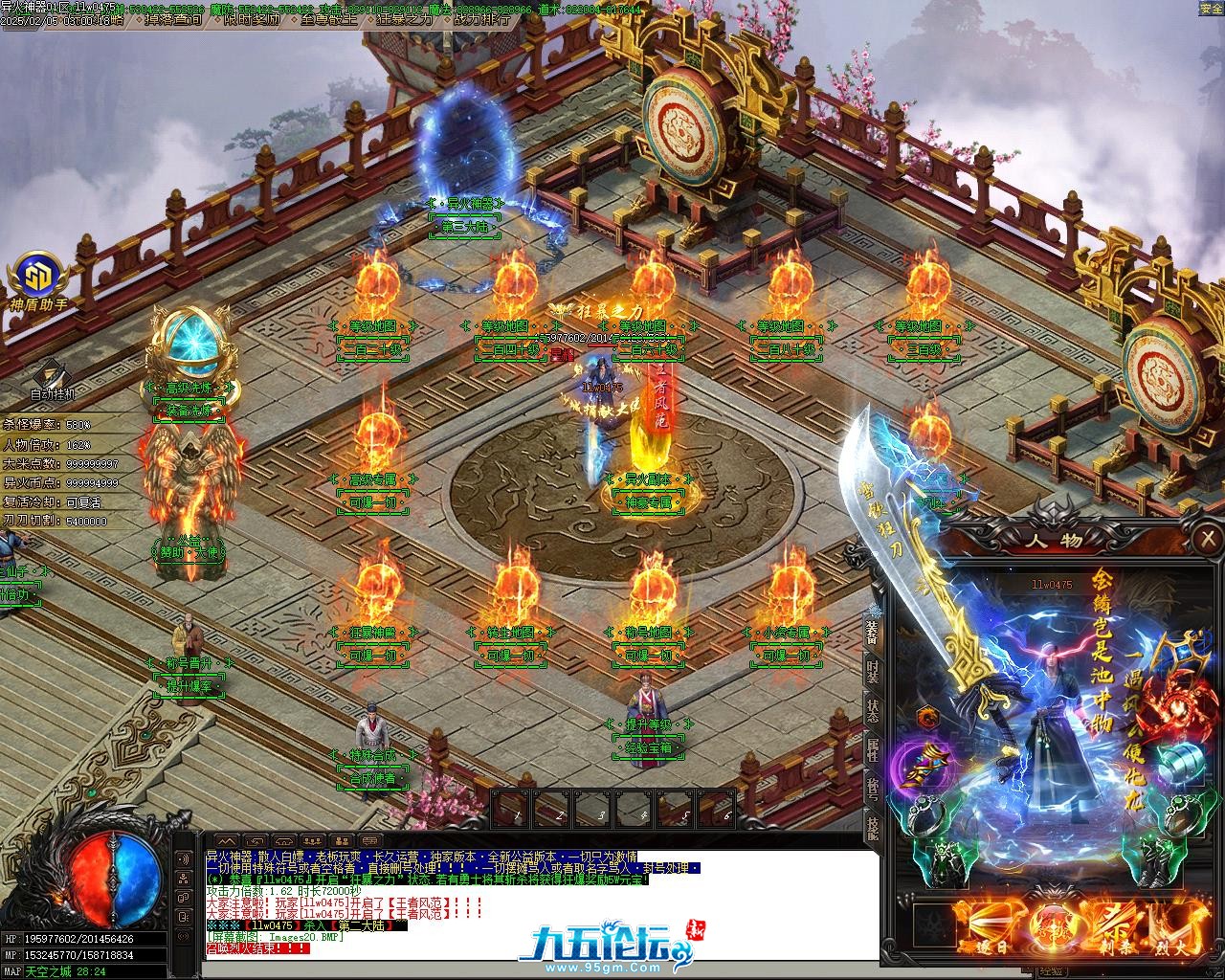Switch to the 技能 skills tab
The image size is (1225, 980).
click(x=873, y=826)
